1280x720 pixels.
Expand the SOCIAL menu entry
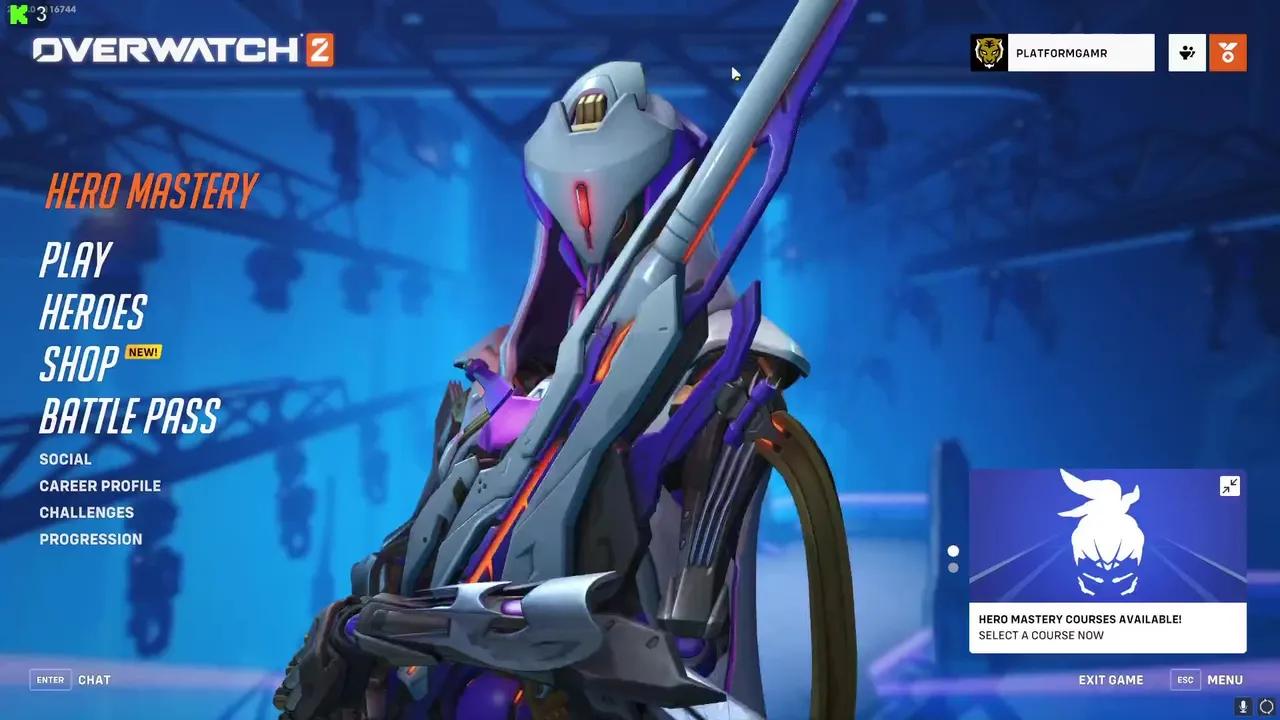coord(65,459)
